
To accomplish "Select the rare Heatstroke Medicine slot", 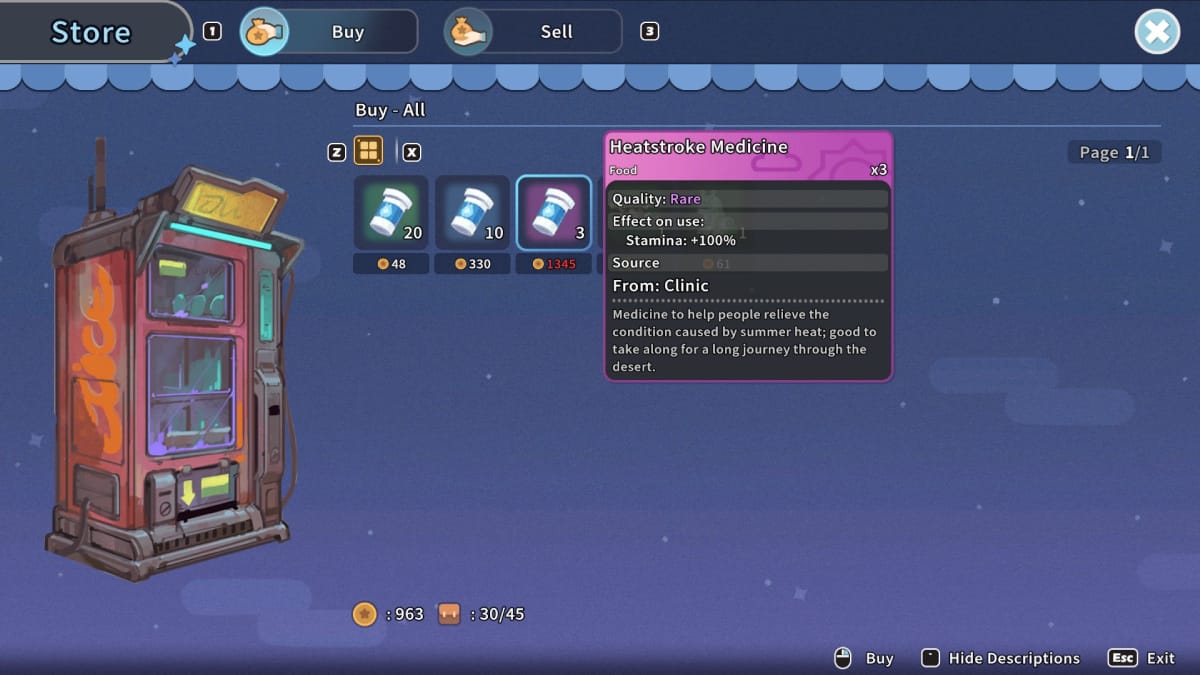I will (553, 212).
